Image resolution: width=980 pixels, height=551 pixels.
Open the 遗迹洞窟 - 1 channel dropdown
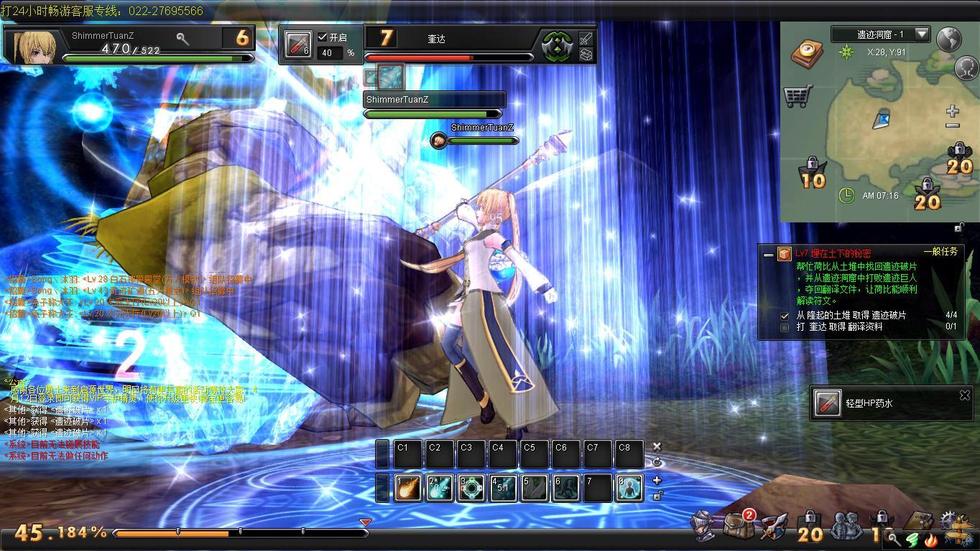coord(921,34)
